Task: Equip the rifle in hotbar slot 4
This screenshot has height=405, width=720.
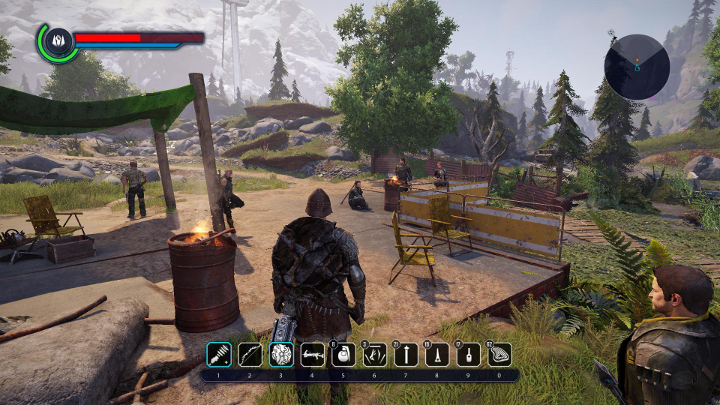Action: click(x=312, y=354)
